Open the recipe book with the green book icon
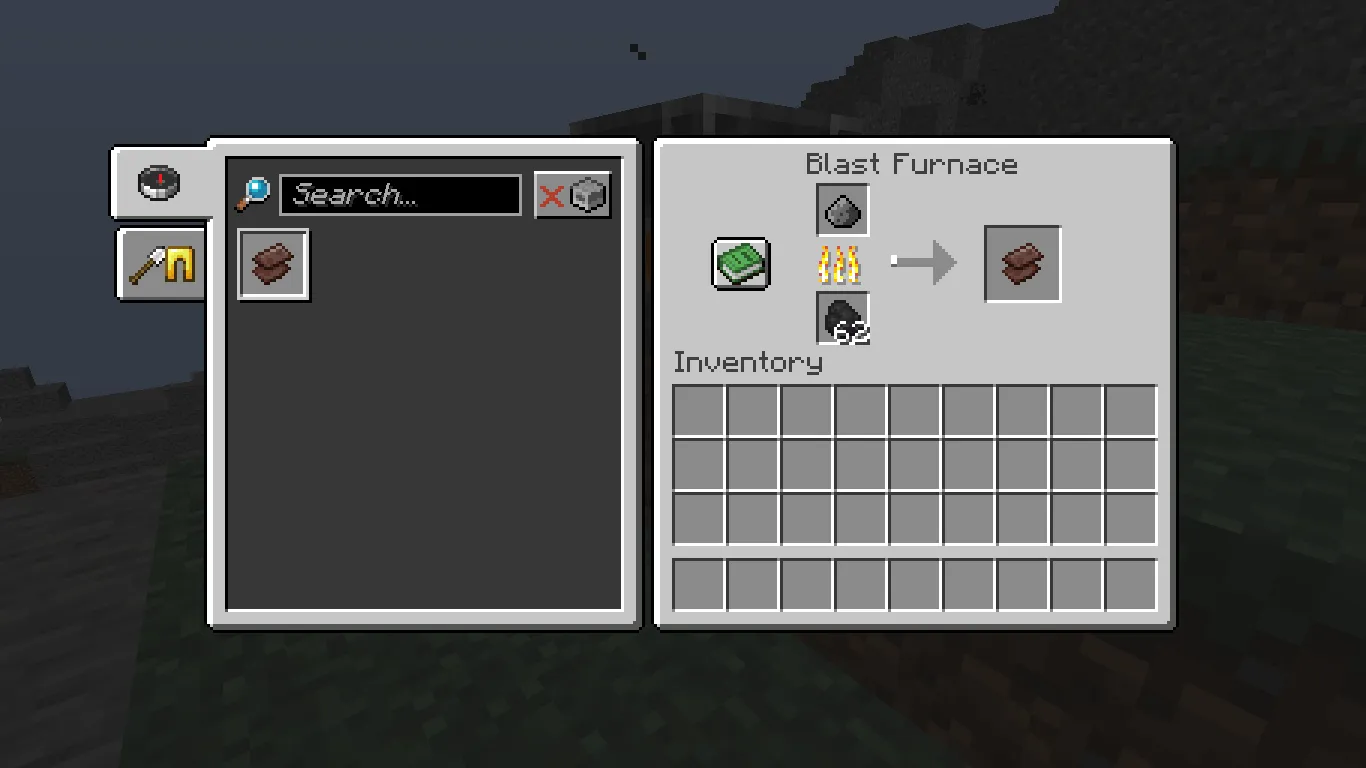Screen dimensions: 1366x768 pos(738,264)
